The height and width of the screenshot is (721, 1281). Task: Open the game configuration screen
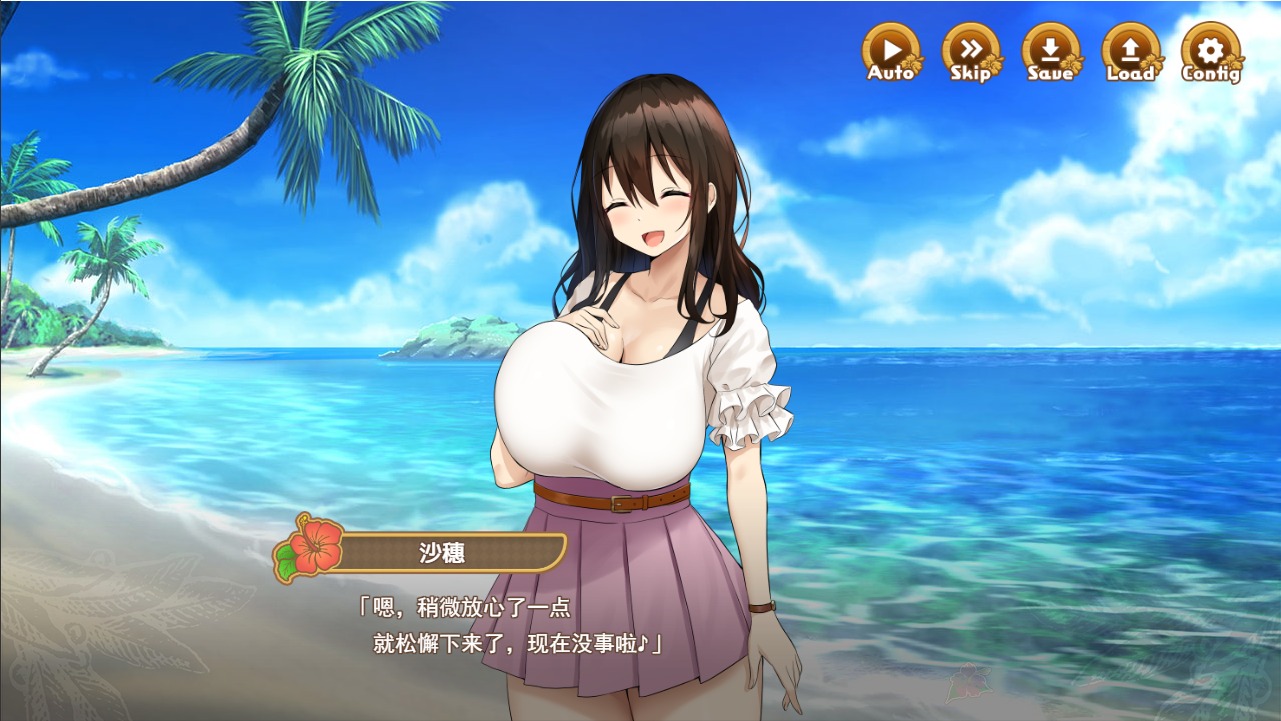(1209, 50)
